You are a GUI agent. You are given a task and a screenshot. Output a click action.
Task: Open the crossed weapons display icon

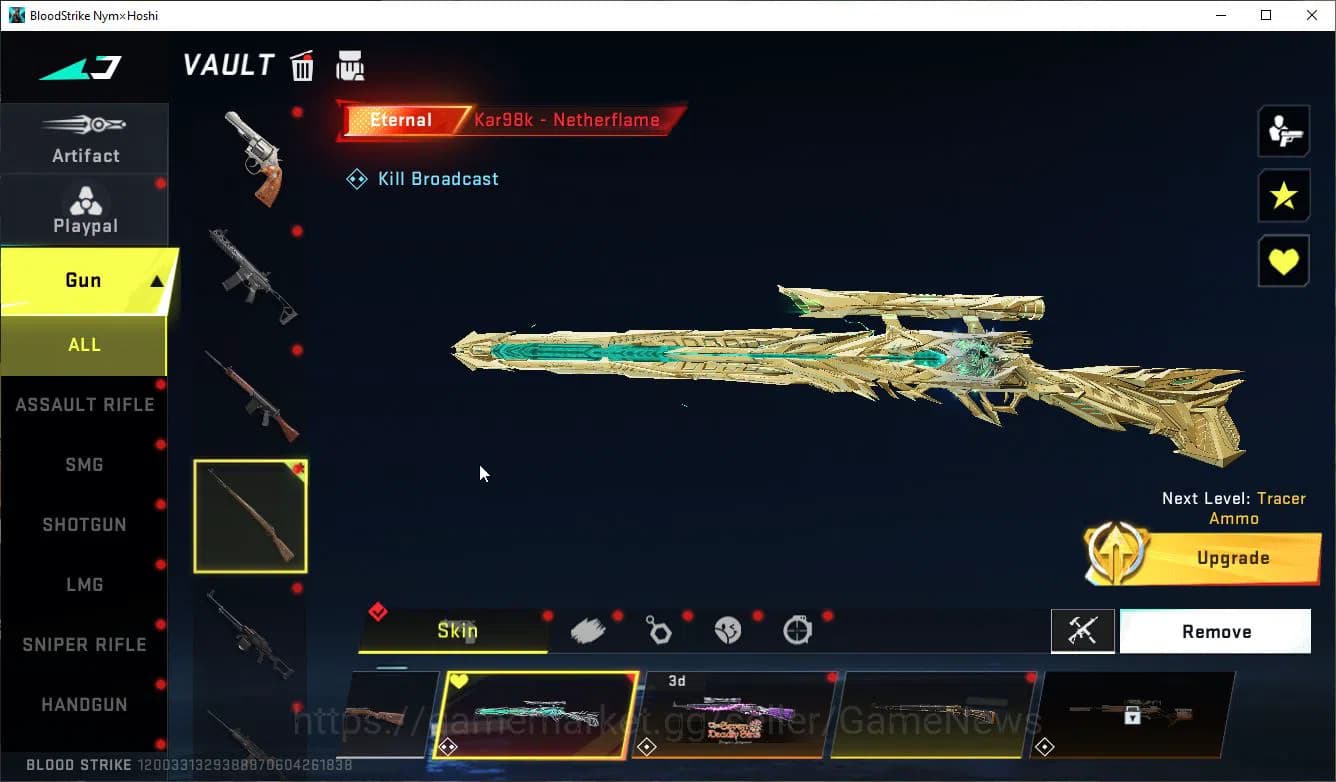pos(1083,631)
